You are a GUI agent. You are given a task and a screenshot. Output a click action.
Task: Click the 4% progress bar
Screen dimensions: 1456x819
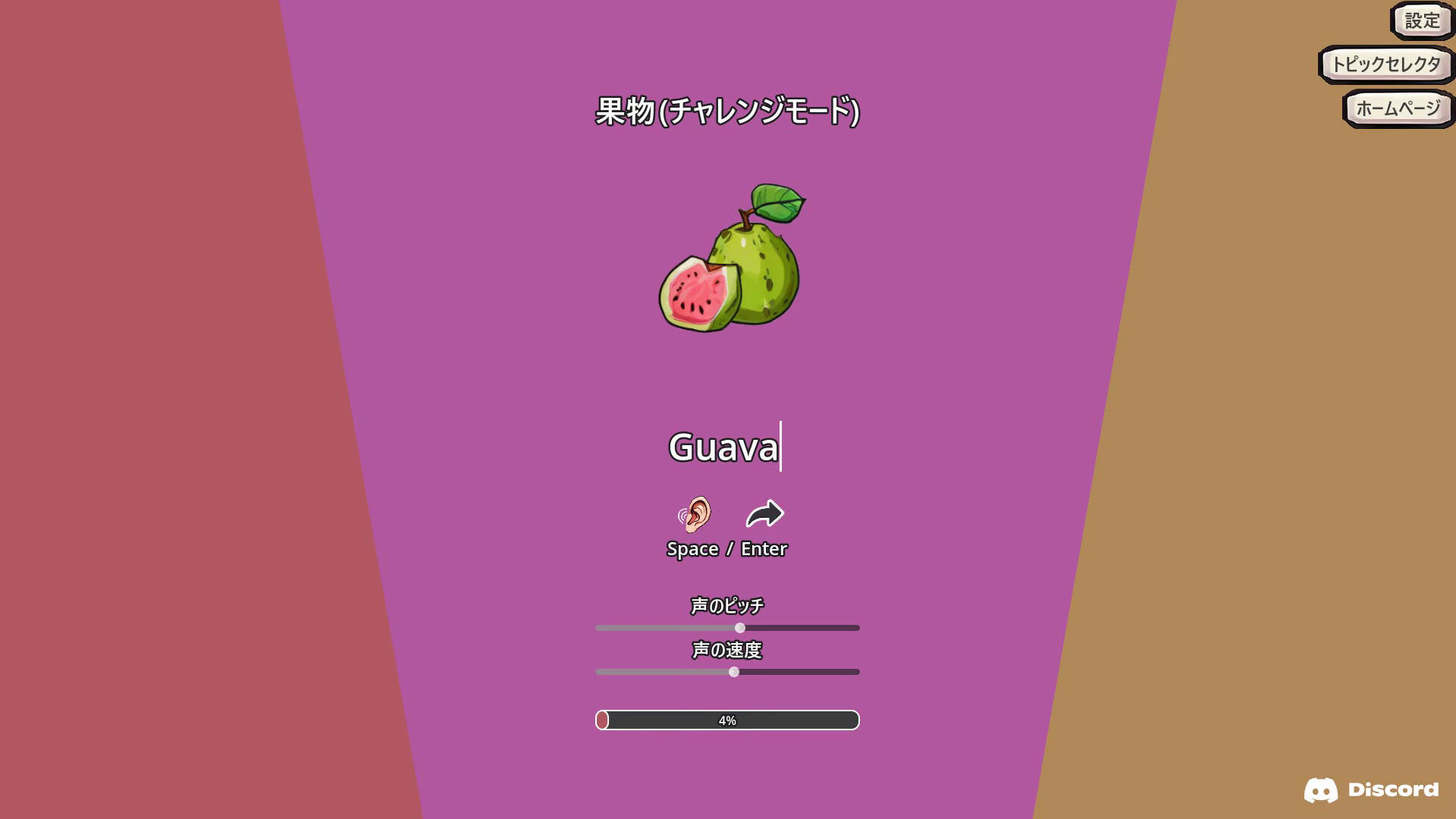pyautogui.click(x=727, y=720)
